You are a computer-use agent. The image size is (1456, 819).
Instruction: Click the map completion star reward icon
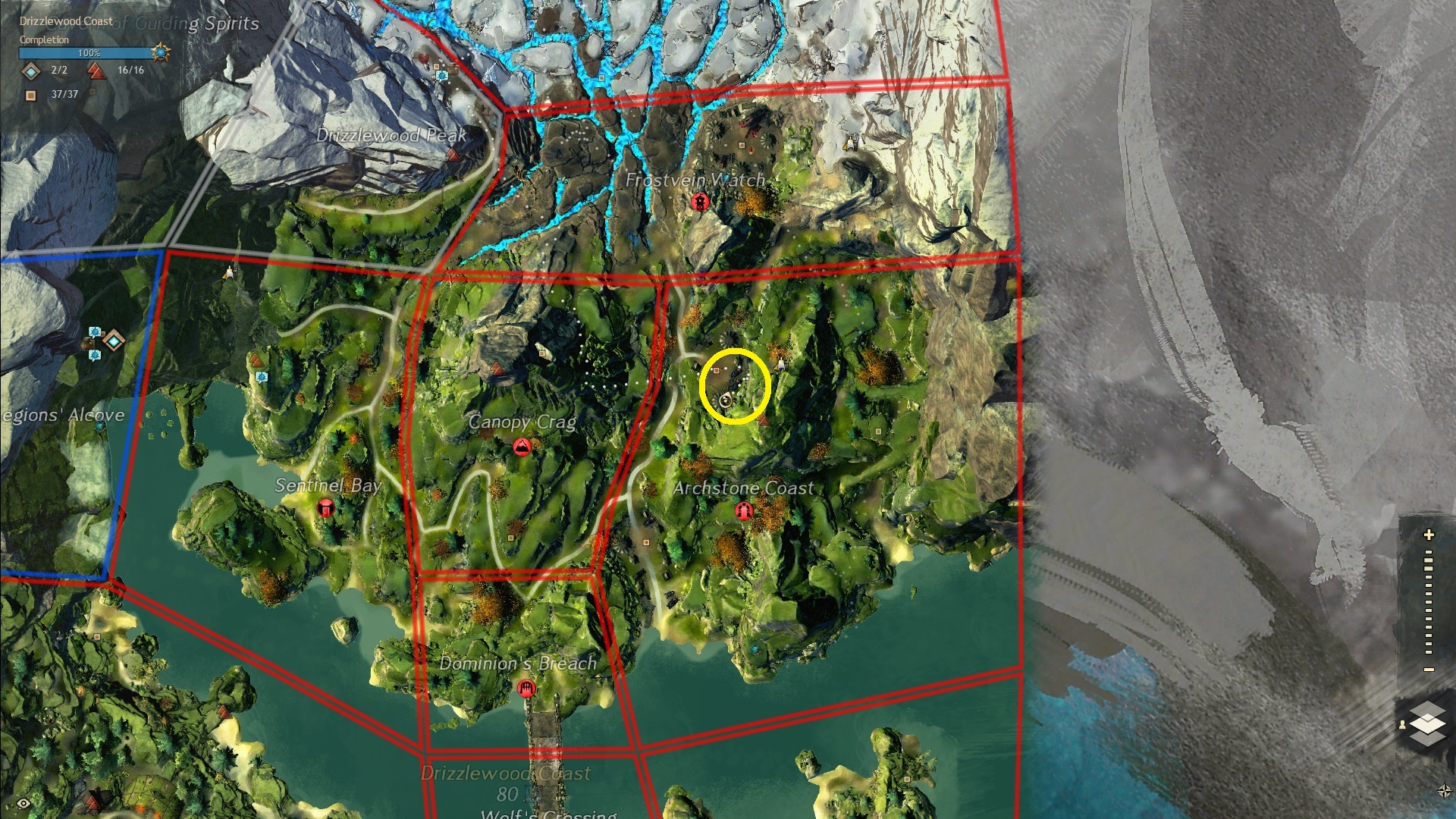click(160, 52)
